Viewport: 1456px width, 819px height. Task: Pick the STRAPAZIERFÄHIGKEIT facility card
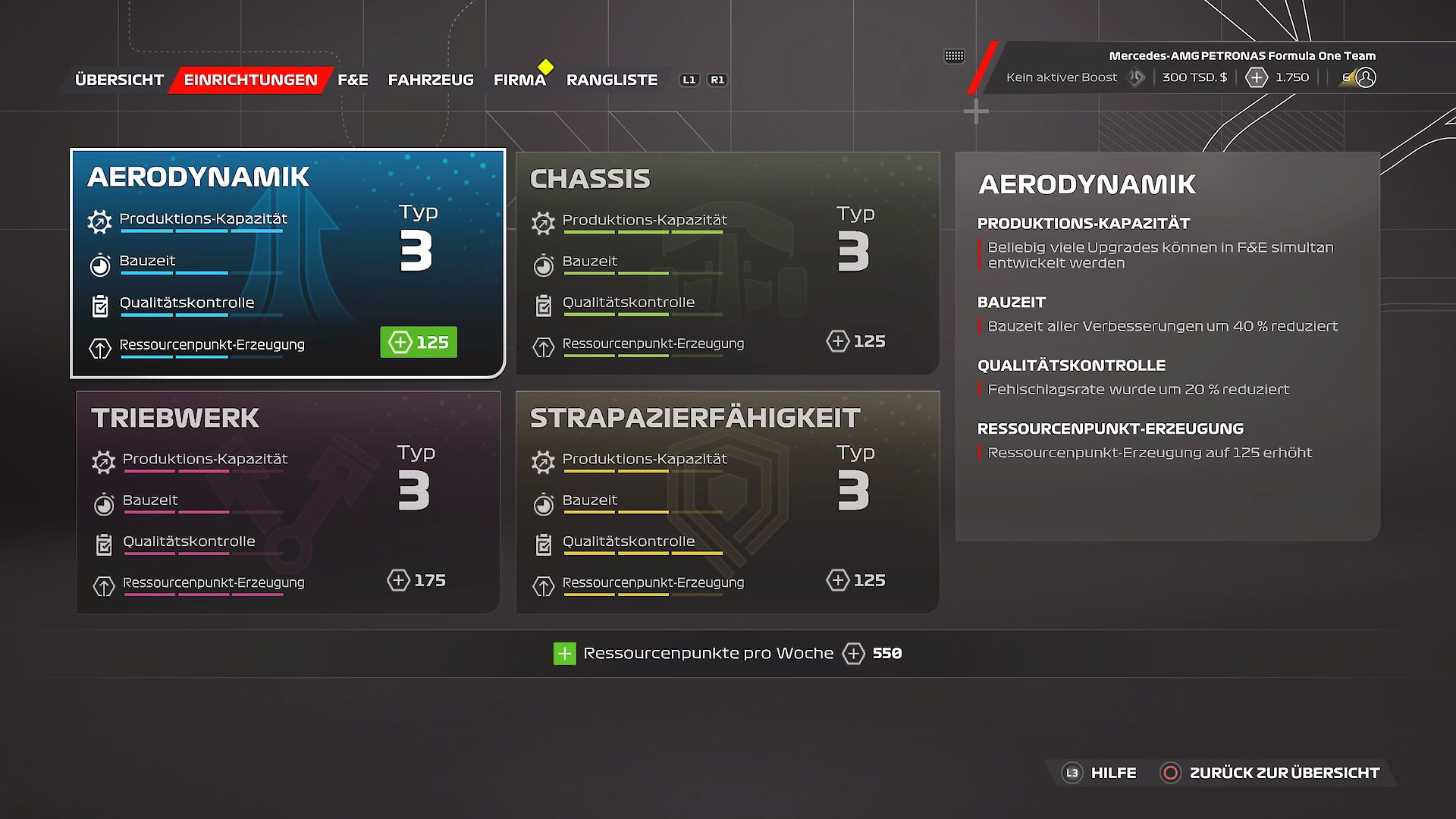tap(727, 501)
